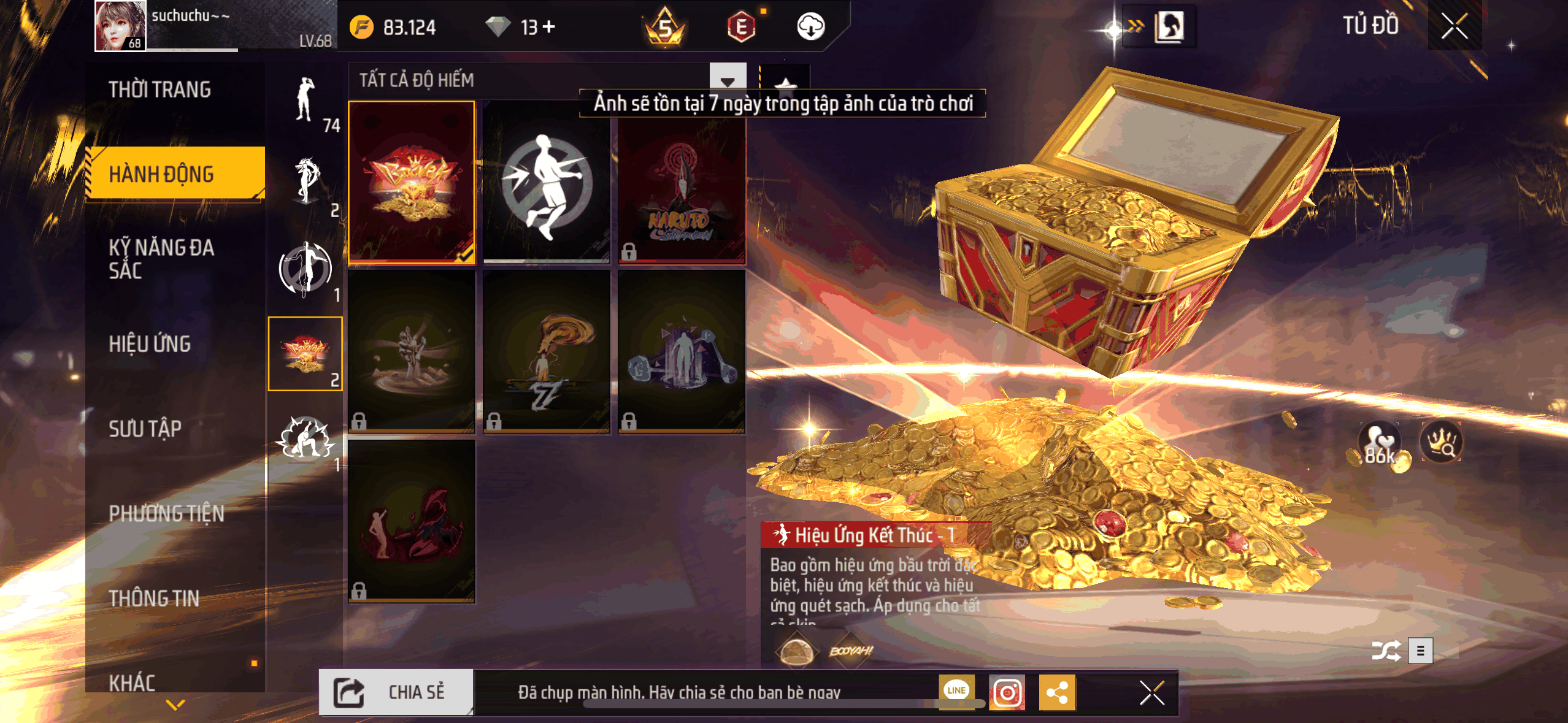Dismiss the screenshot share bar
Screen dimensions: 1568x723
point(1151,693)
